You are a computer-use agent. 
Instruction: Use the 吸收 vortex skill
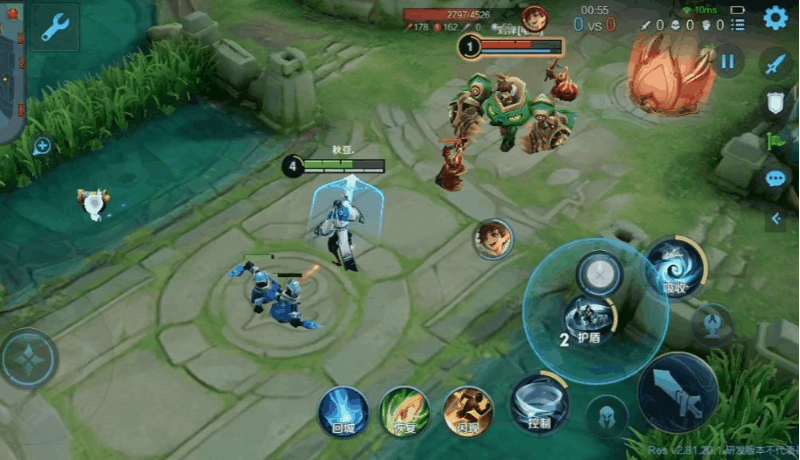tap(669, 264)
